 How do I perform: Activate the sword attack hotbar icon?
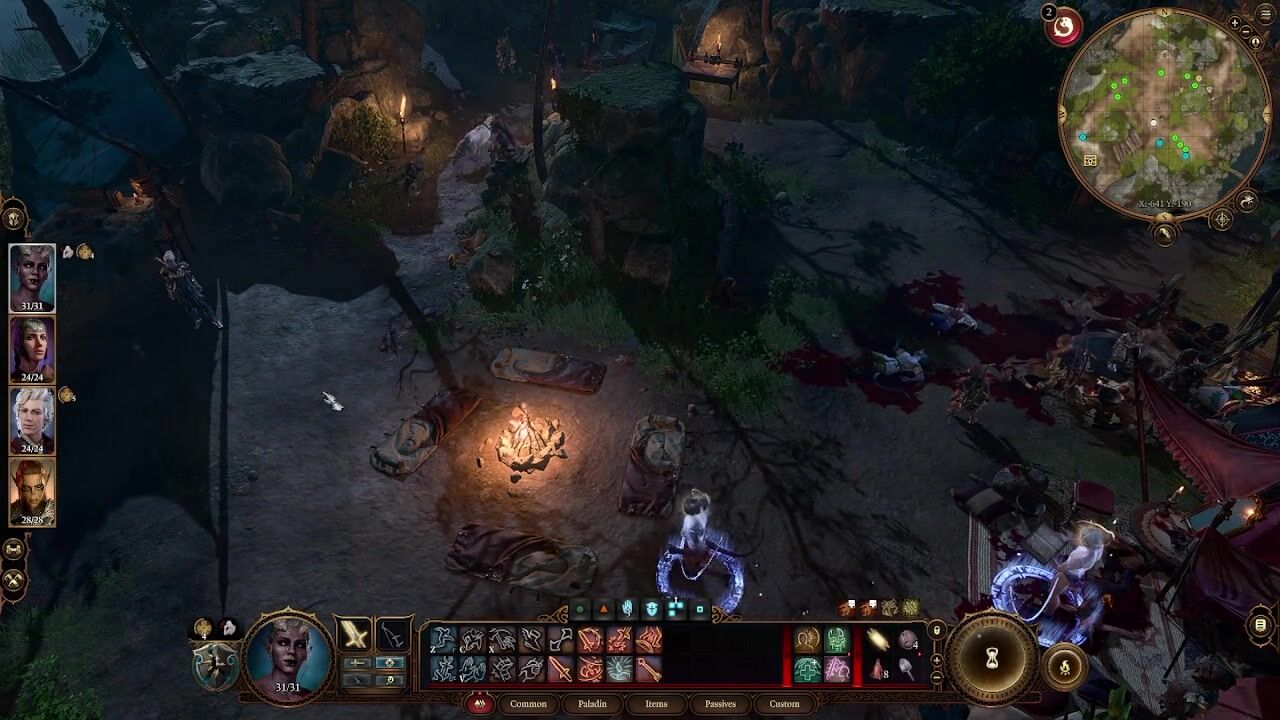(560, 668)
